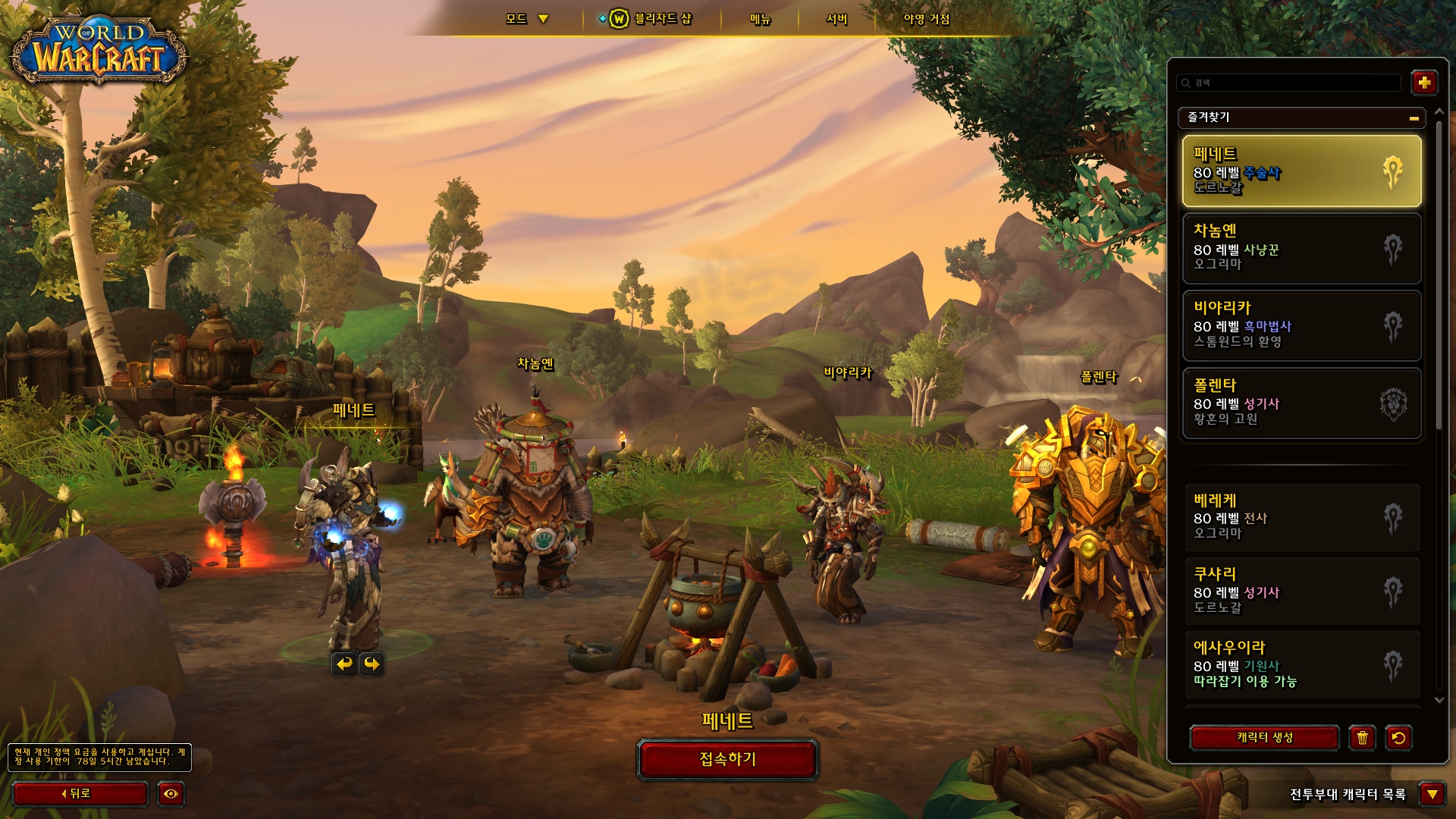This screenshot has height=819, width=1456.
Task: Click the undo arrow restore button
Action: (x=1398, y=737)
